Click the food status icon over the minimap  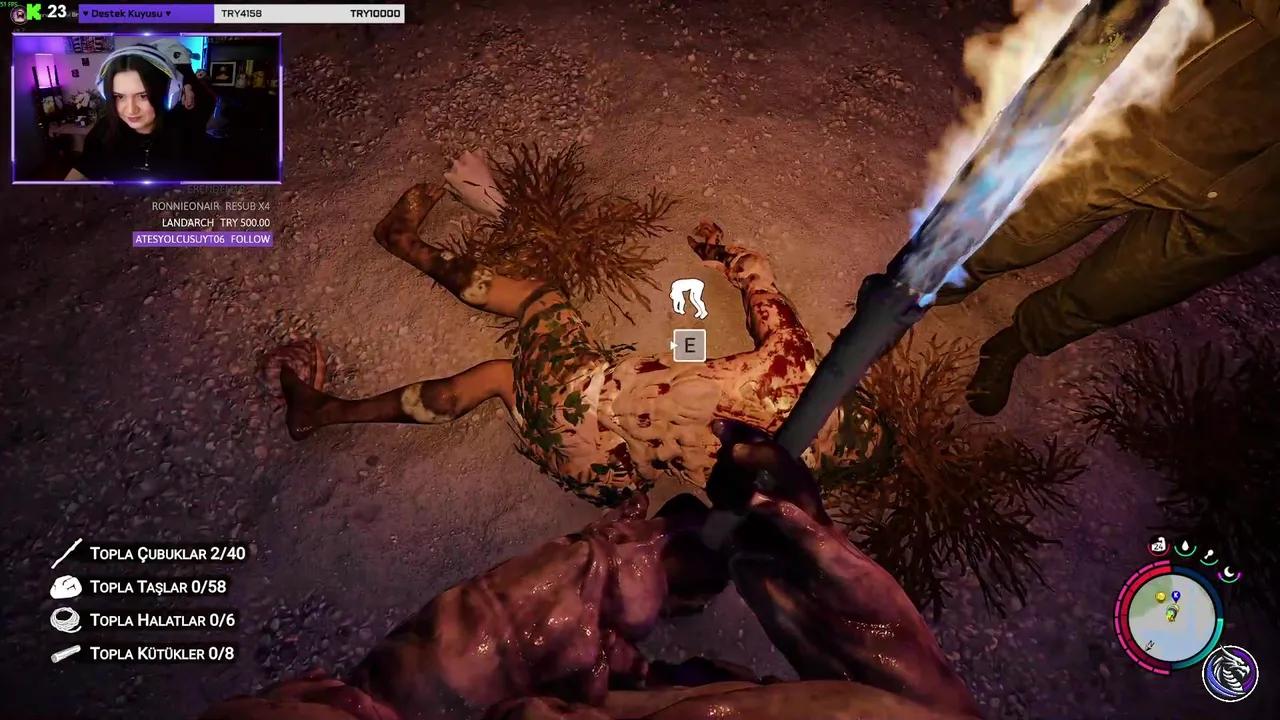1211,553
